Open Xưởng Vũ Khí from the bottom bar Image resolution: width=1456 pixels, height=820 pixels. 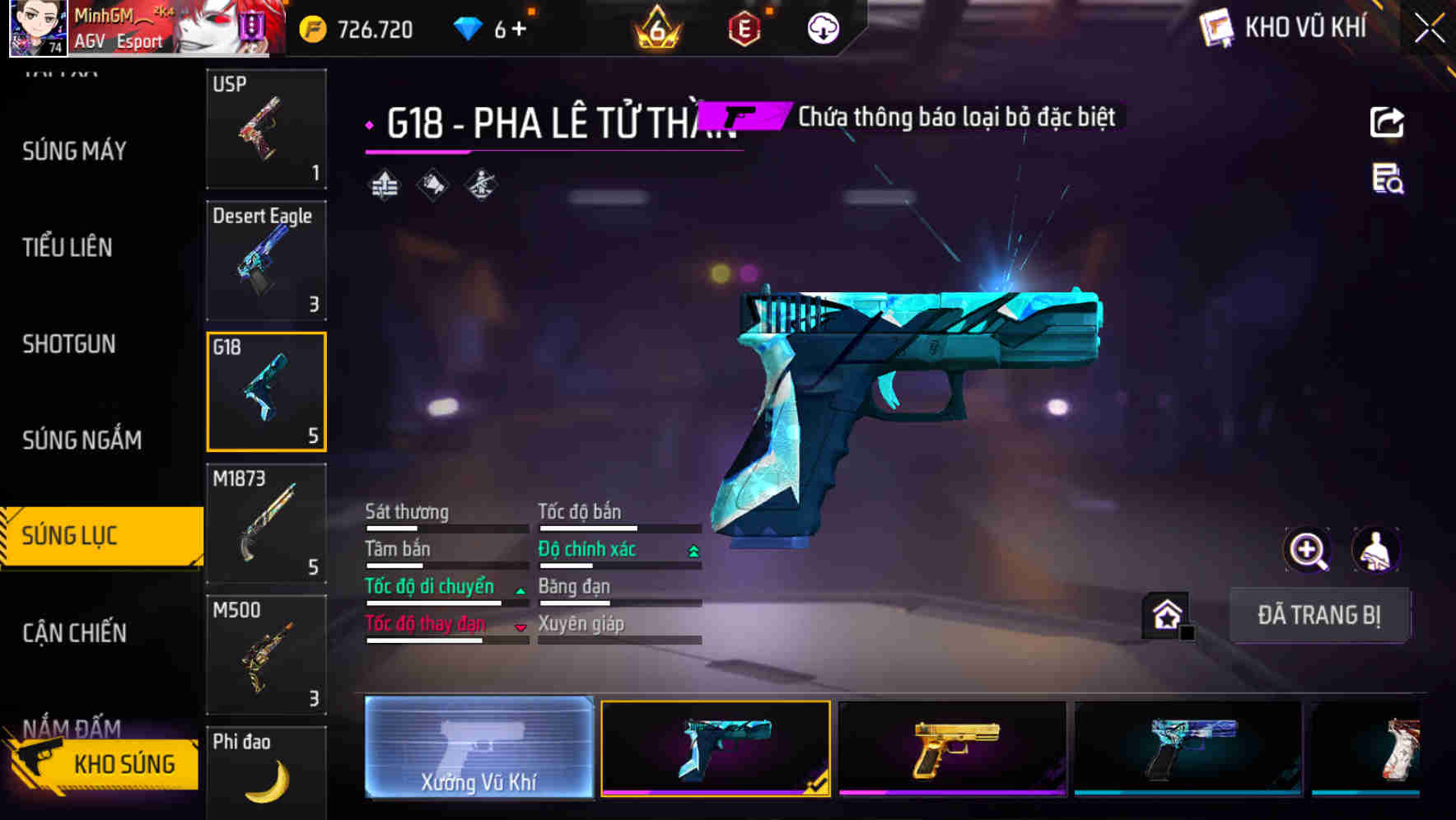[478, 748]
